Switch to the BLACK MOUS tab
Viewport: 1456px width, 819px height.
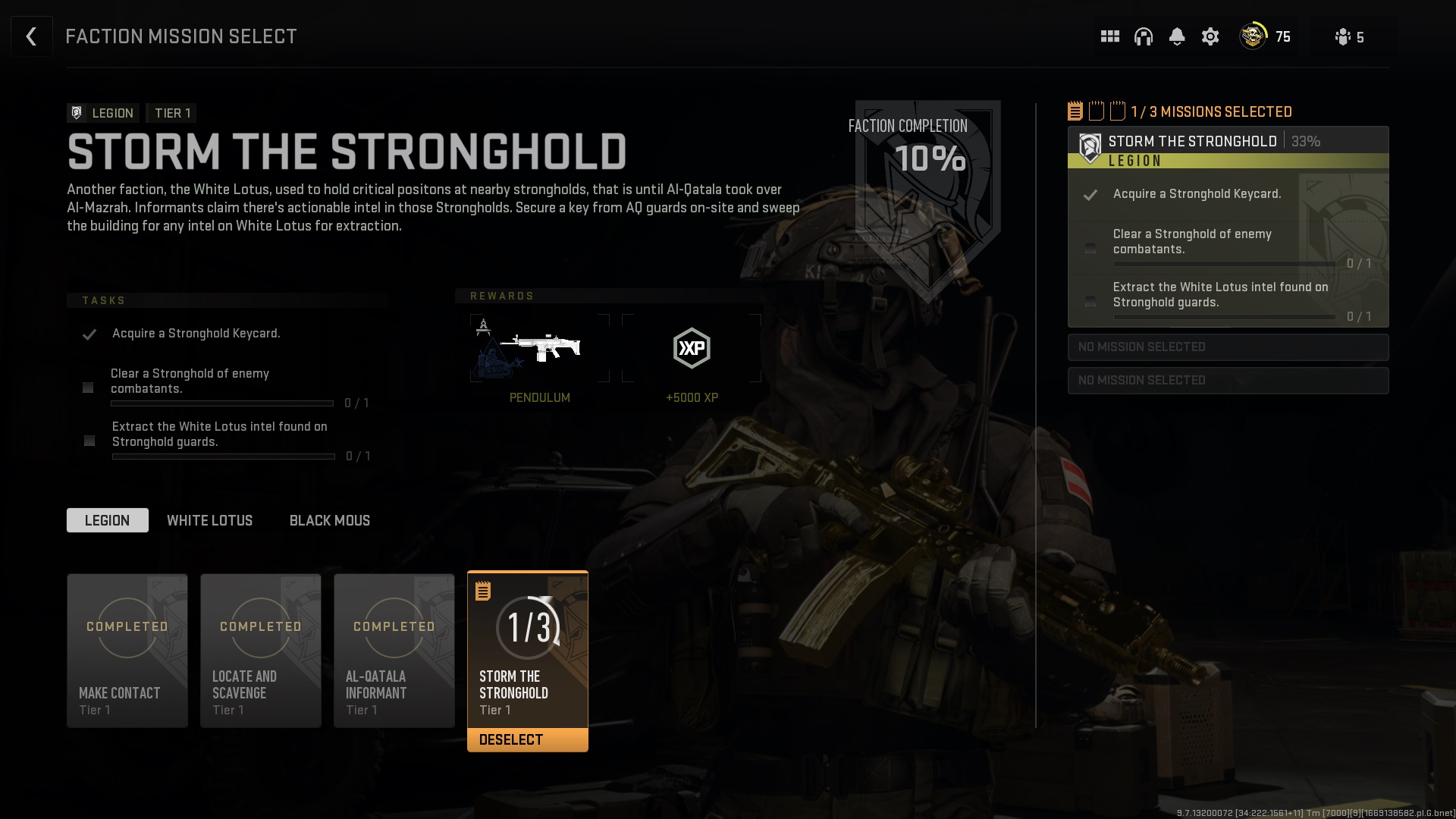(x=329, y=520)
